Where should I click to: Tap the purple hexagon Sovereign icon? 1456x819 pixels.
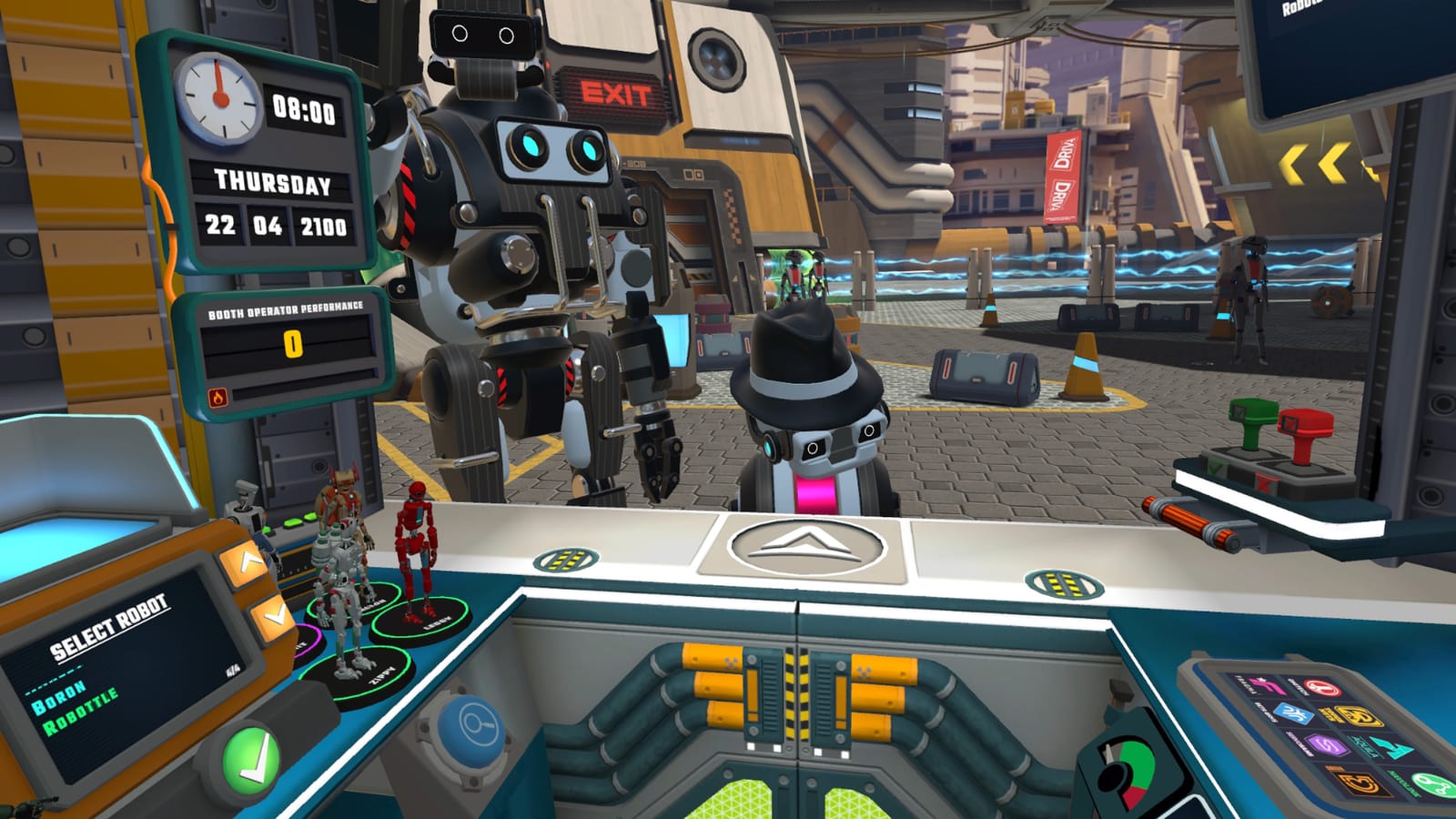coord(1326,745)
